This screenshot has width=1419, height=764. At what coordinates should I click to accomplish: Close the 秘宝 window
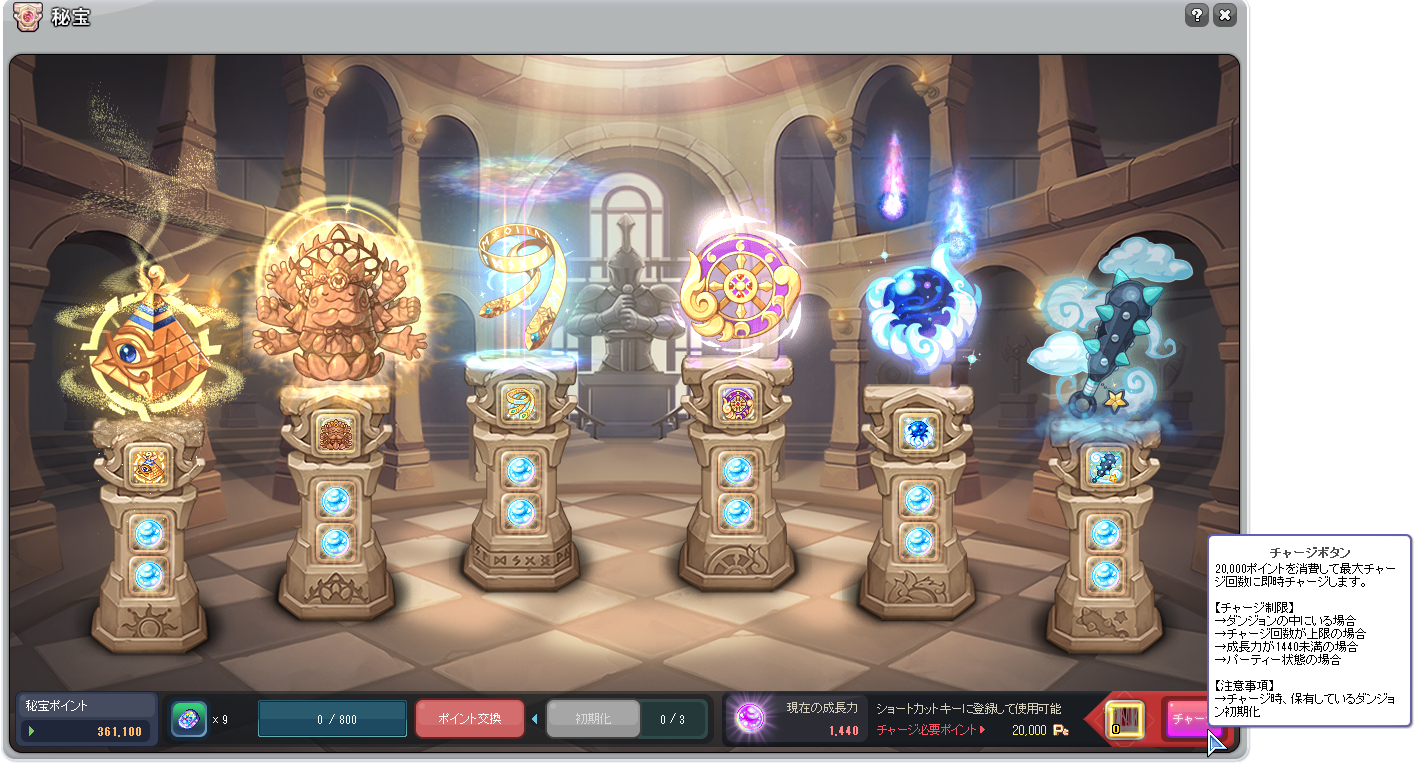[x=1225, y=15]
